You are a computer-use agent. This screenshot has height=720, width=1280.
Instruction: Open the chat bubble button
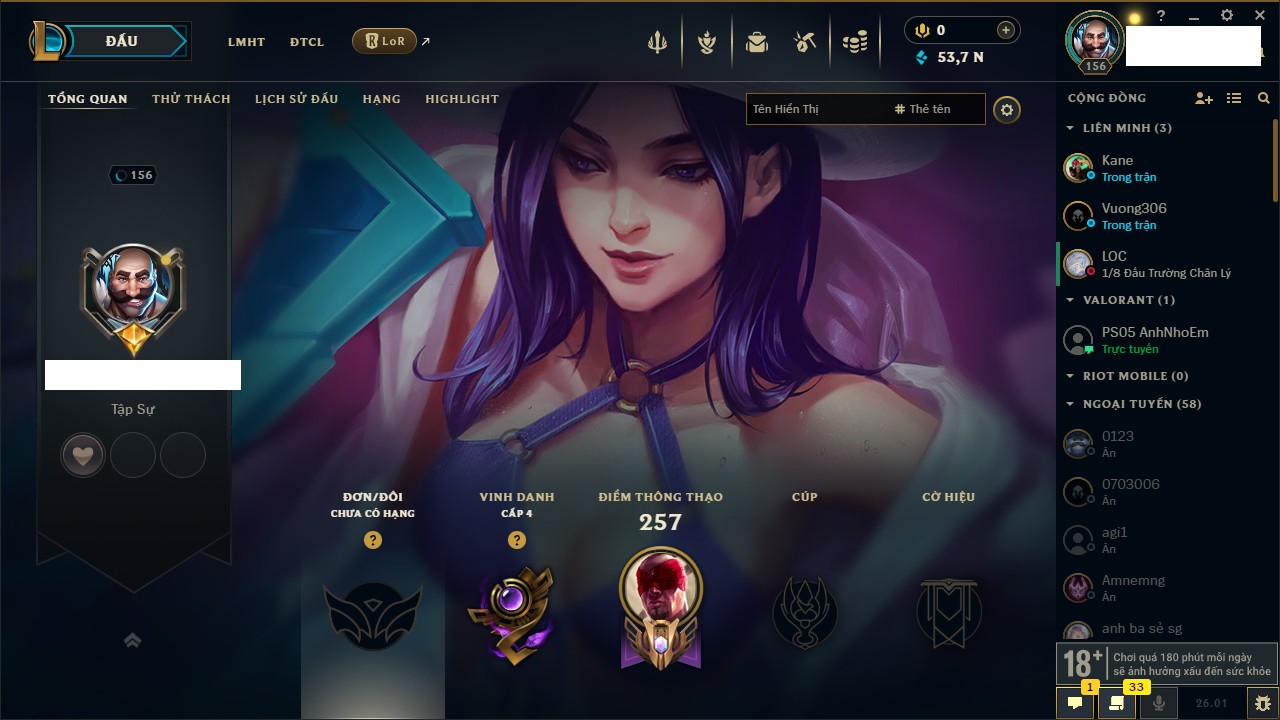1075,703
